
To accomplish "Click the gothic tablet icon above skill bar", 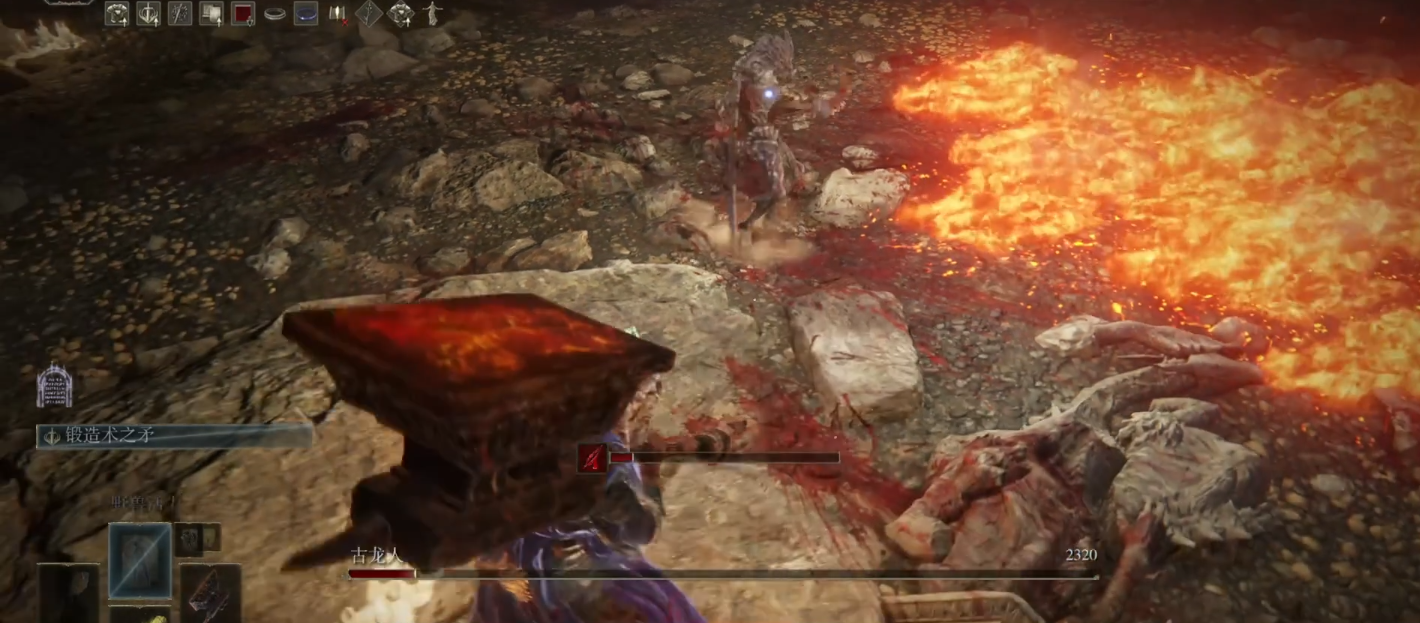I will (53, 386).
